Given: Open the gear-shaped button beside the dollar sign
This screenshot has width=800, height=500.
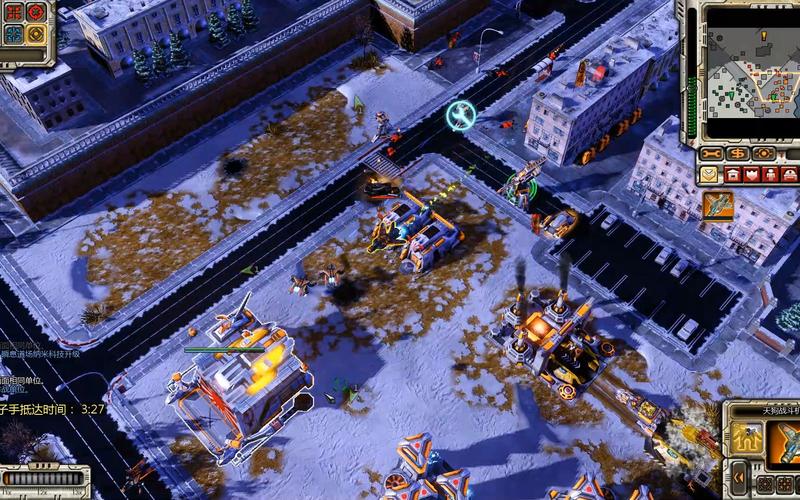Looking at the screenshot, I should [x=764, y=154].
